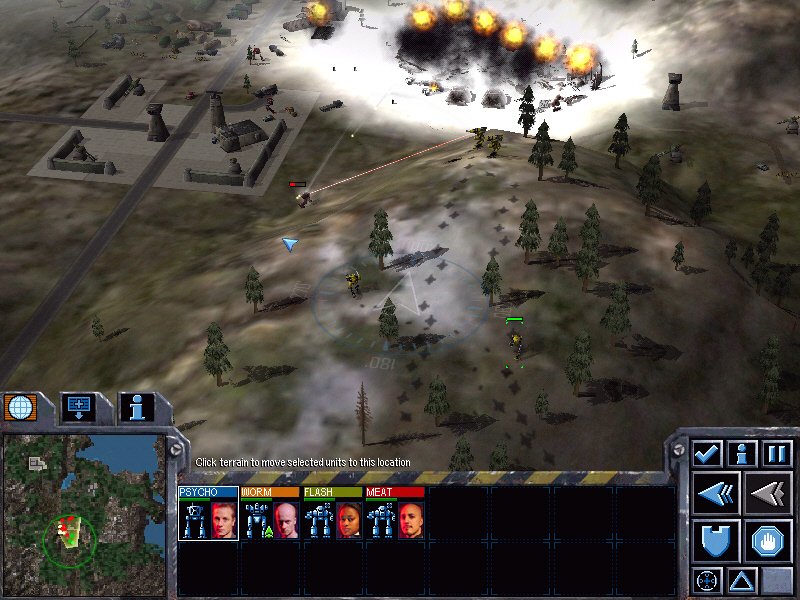
Task: Open the info button in command panel
Action: [x=741, y=453]
